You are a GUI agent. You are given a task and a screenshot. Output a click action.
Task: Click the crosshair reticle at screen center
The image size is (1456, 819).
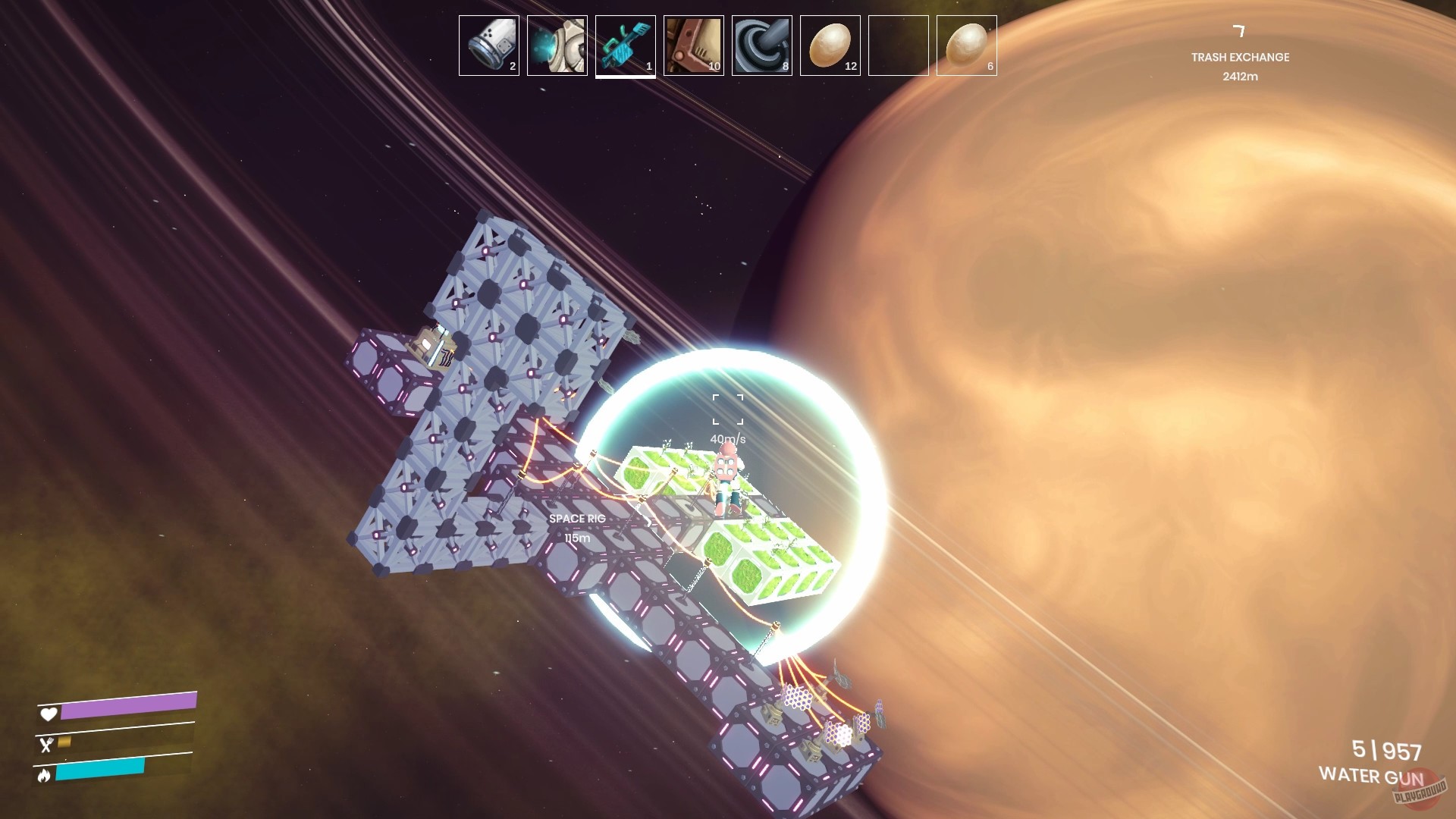[726, 407]
